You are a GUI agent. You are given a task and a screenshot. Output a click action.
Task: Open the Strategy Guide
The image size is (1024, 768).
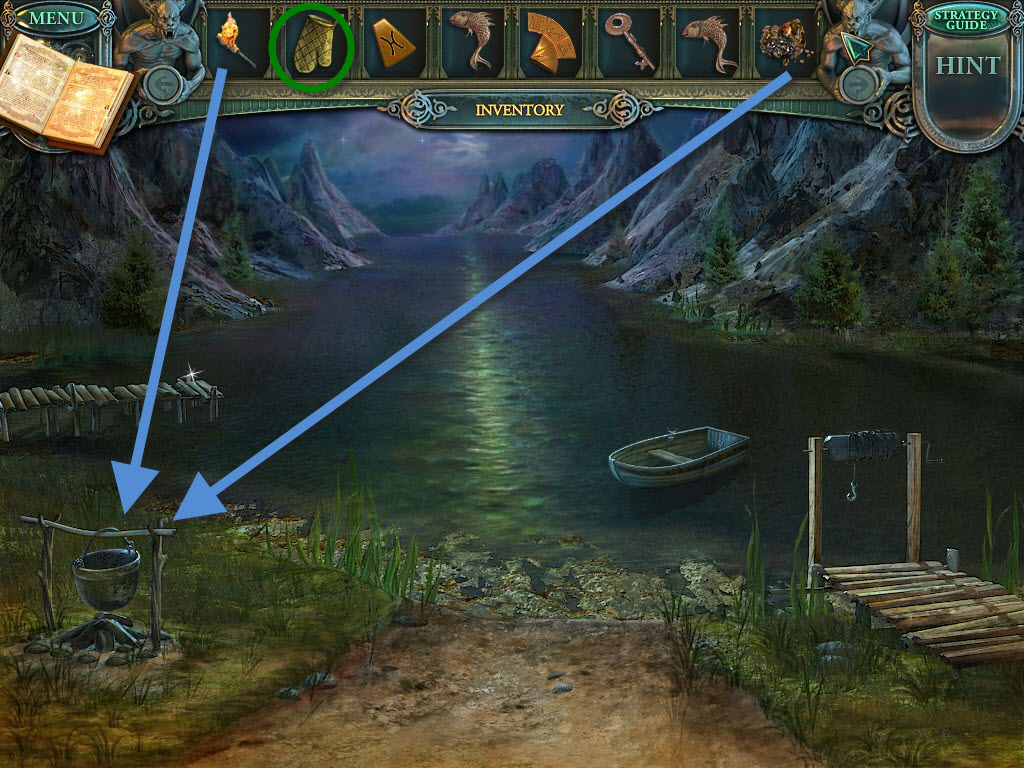965,20
